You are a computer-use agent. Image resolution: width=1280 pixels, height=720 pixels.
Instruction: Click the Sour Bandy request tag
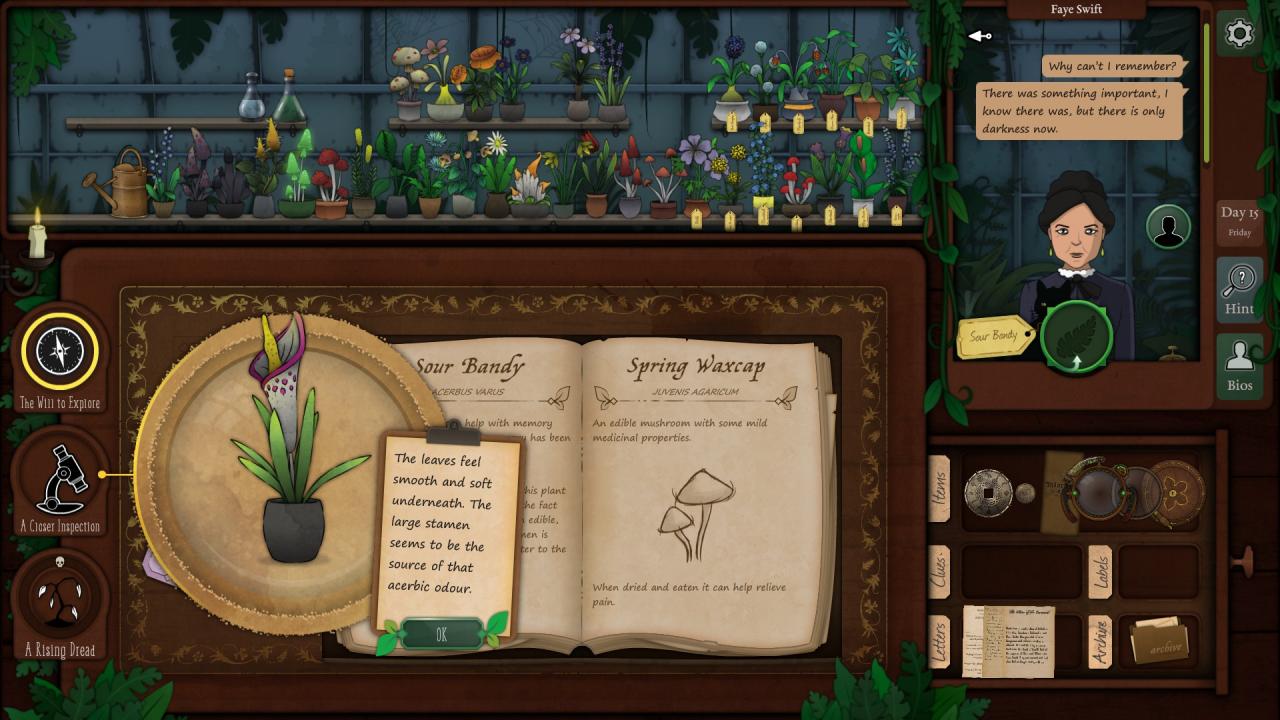(994, 337)
